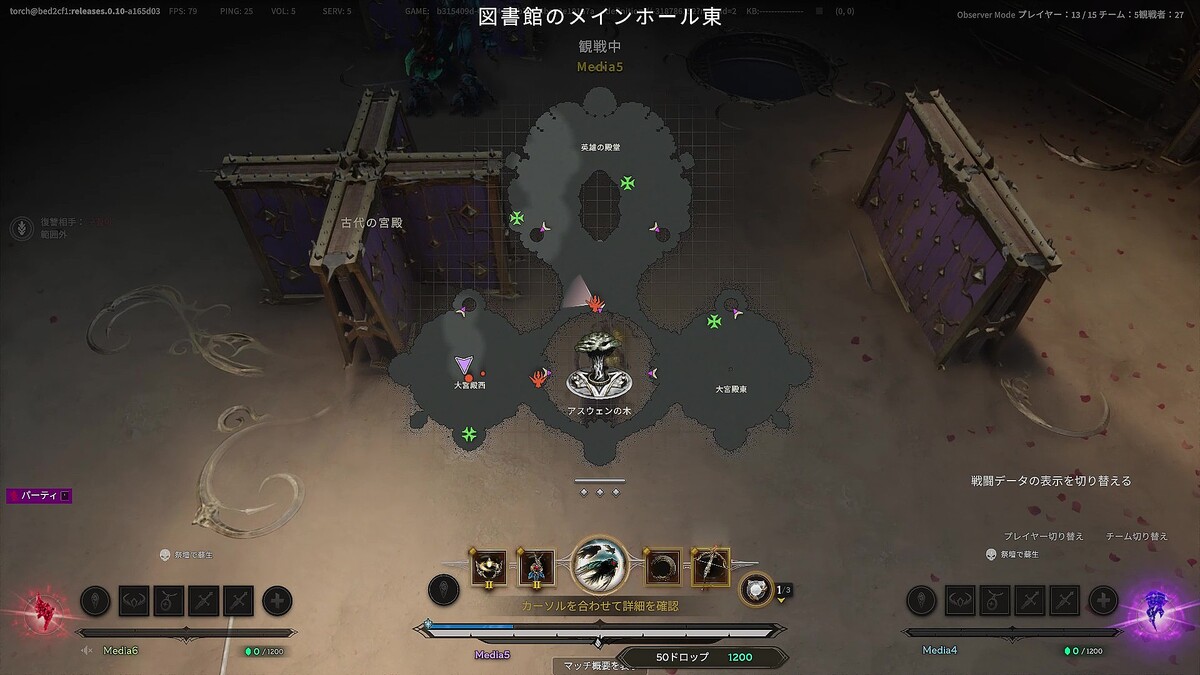The image size is (1200, 675).
Task: Click Media6's red crystal team portrait
Action: (x=42, y=608)
